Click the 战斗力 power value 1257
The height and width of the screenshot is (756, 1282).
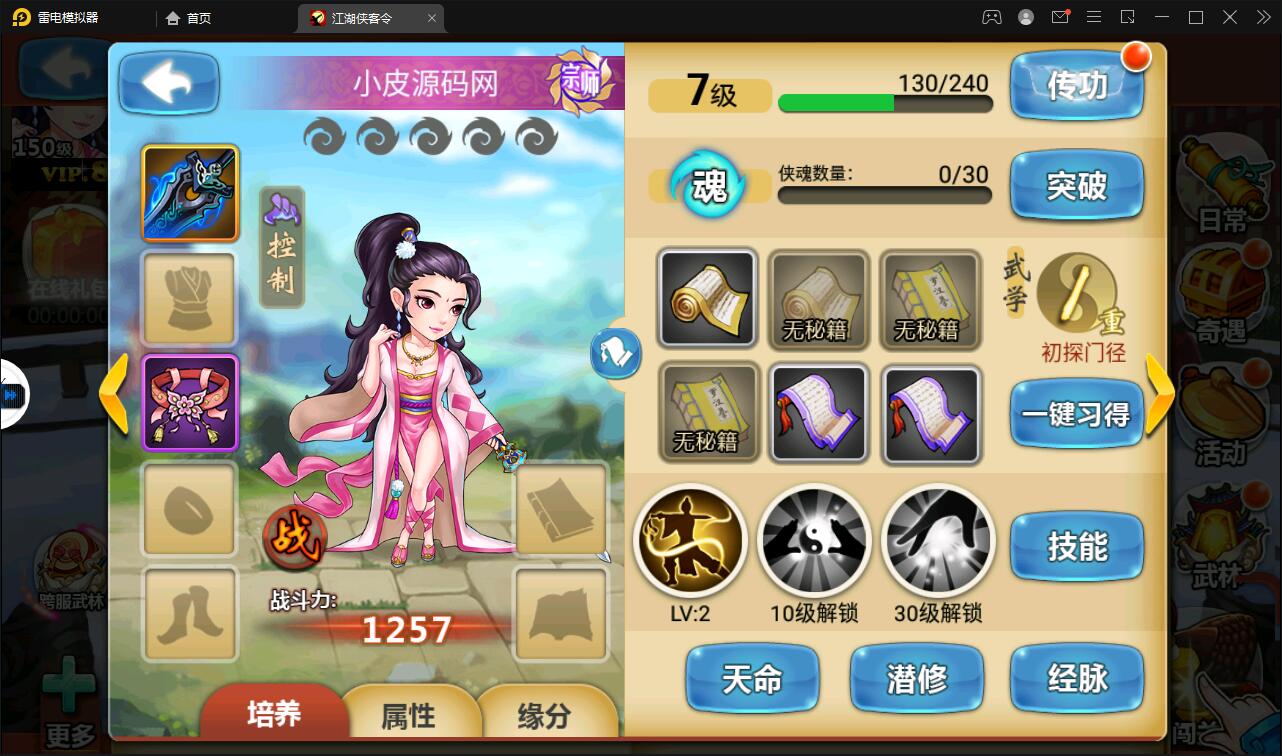point(408,630)
